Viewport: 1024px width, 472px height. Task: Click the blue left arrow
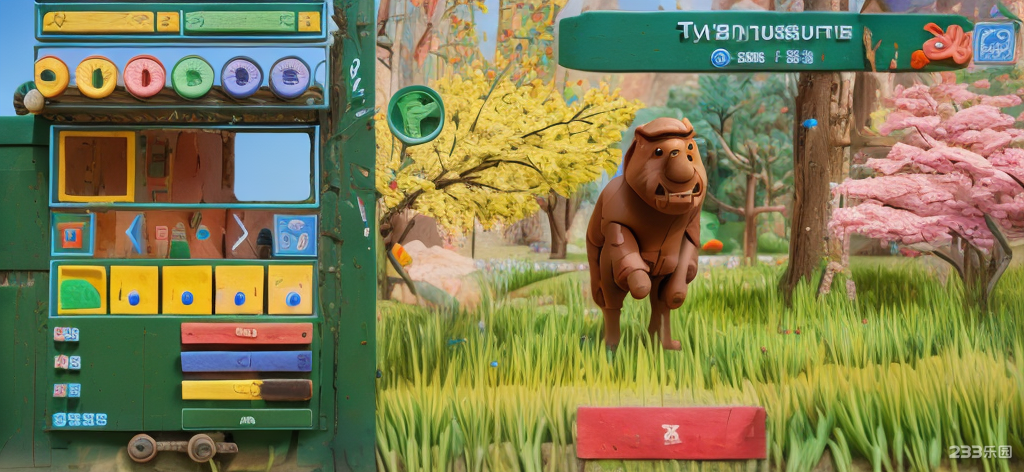134,234
